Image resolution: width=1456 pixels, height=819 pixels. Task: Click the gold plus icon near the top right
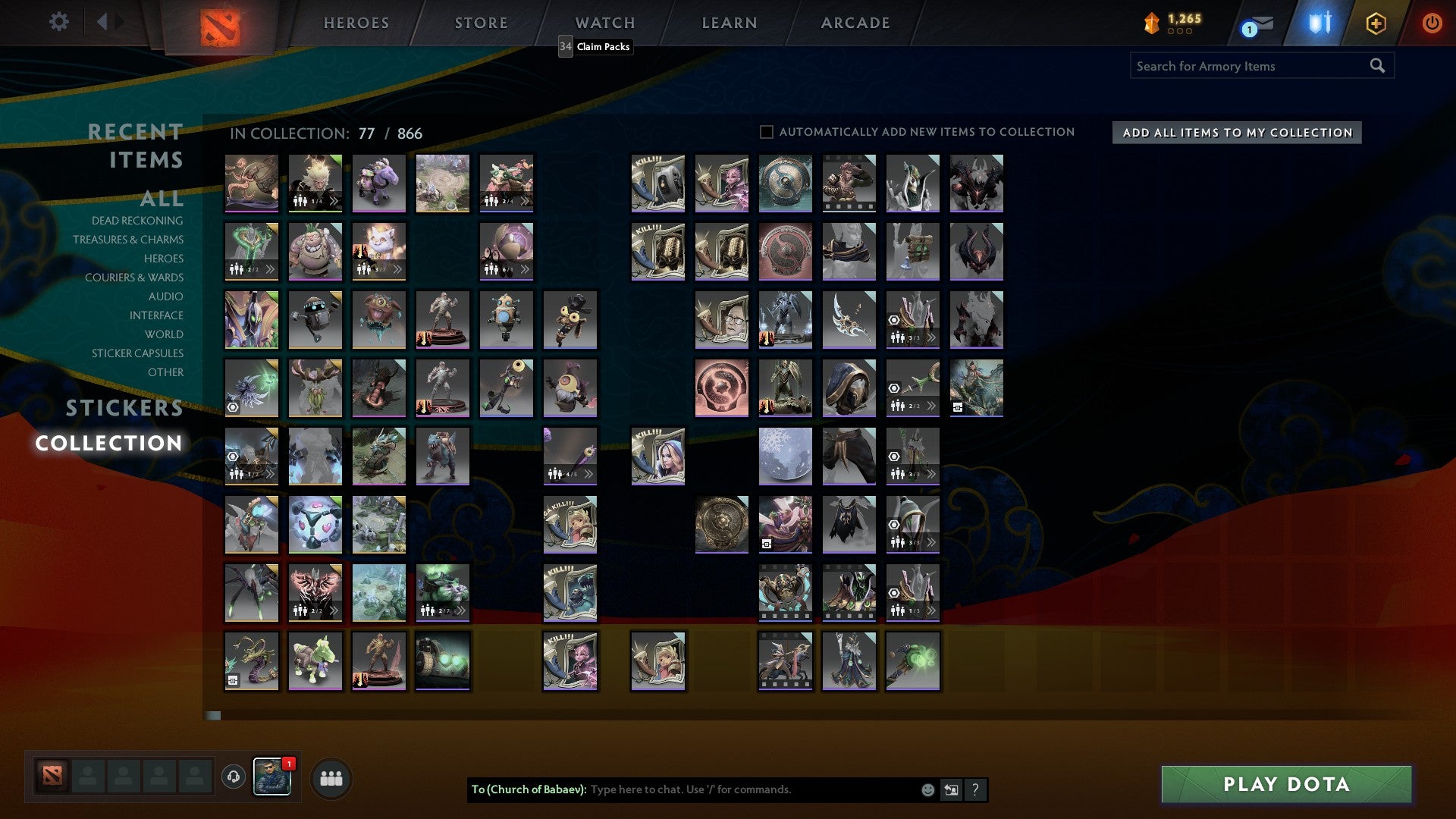tap(1375, 22)
